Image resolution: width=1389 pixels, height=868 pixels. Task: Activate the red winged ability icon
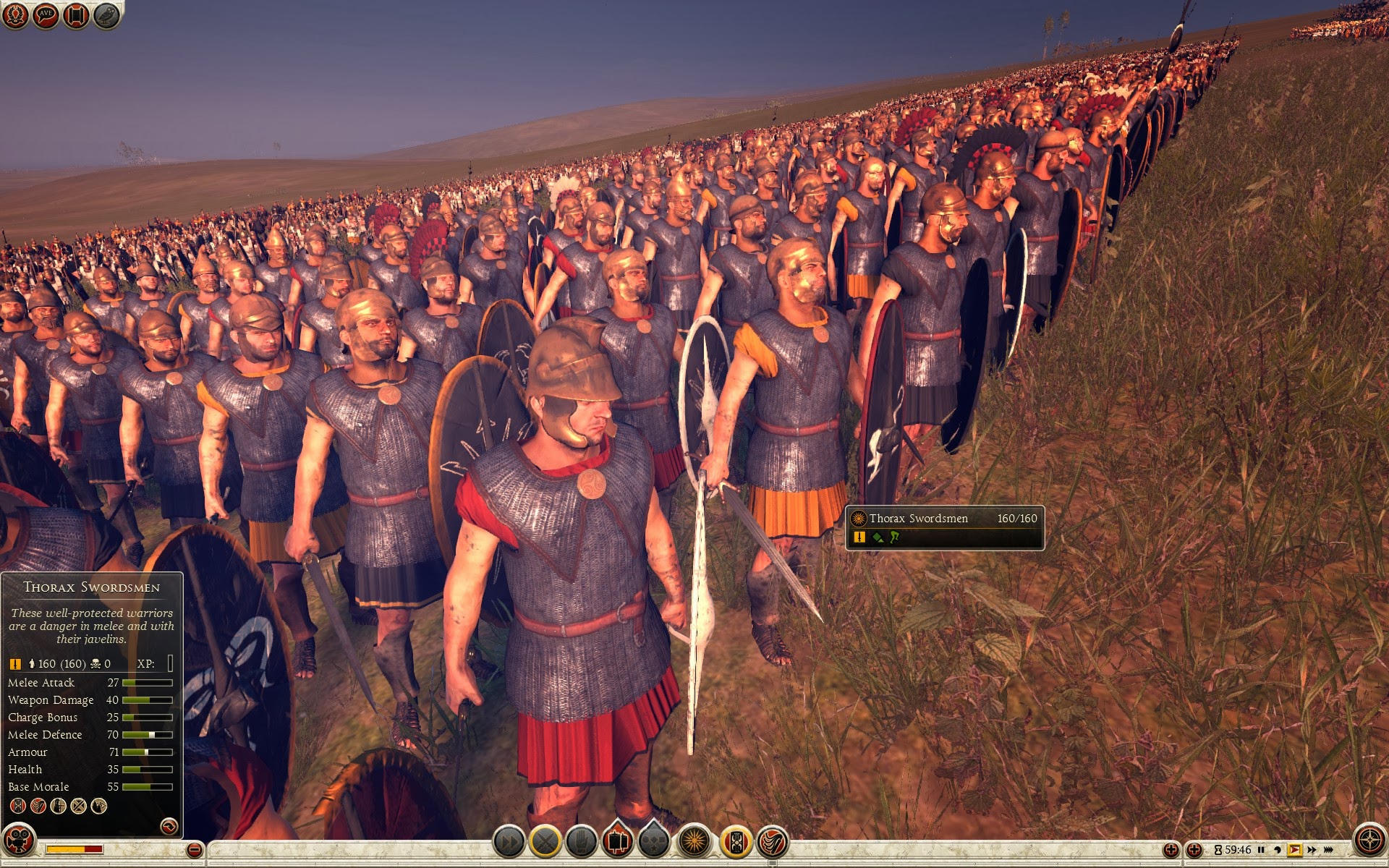point(773,841)
